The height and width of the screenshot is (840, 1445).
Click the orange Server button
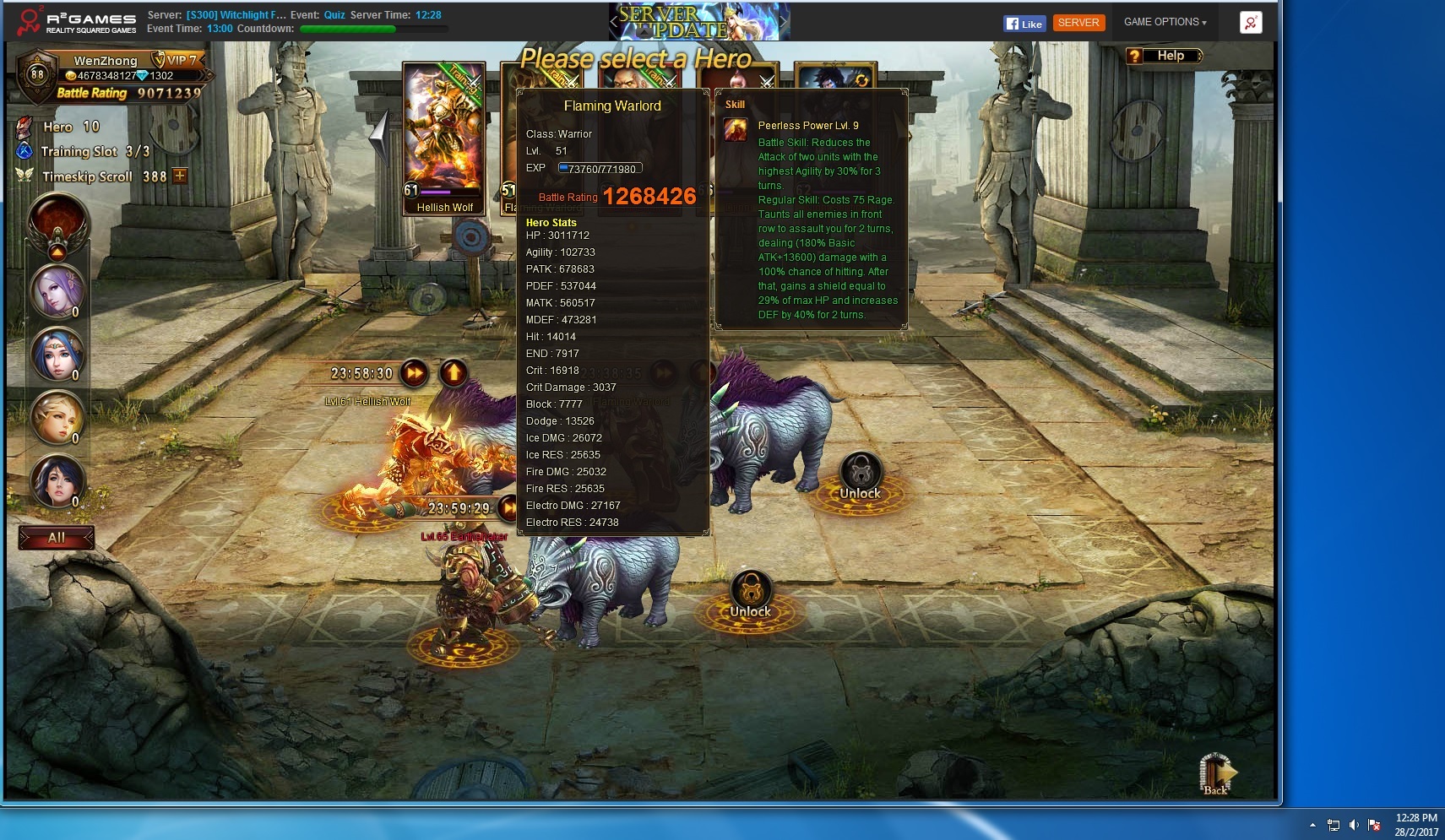1078,23
